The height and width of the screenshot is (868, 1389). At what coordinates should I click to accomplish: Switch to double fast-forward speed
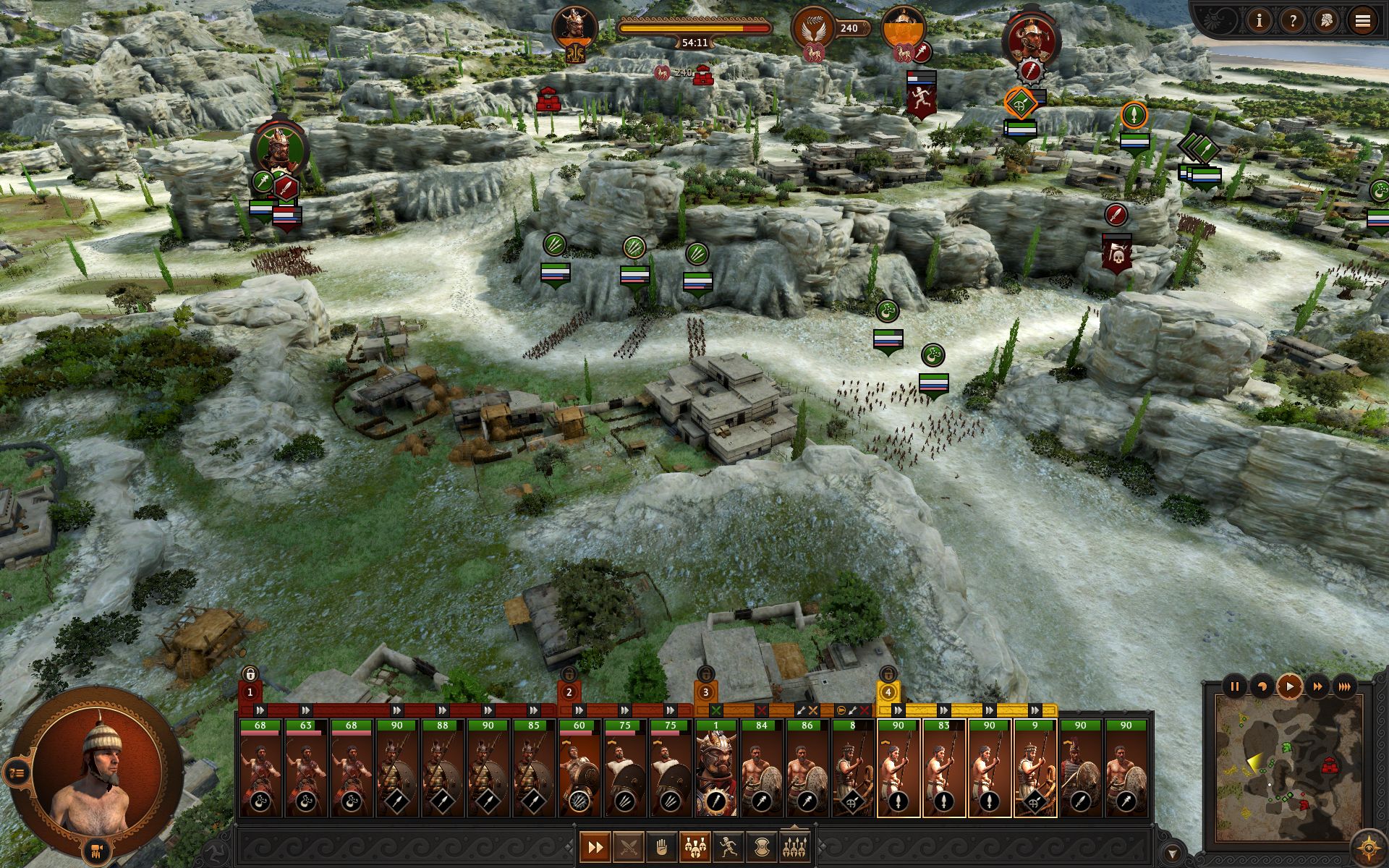(1317, 686)
